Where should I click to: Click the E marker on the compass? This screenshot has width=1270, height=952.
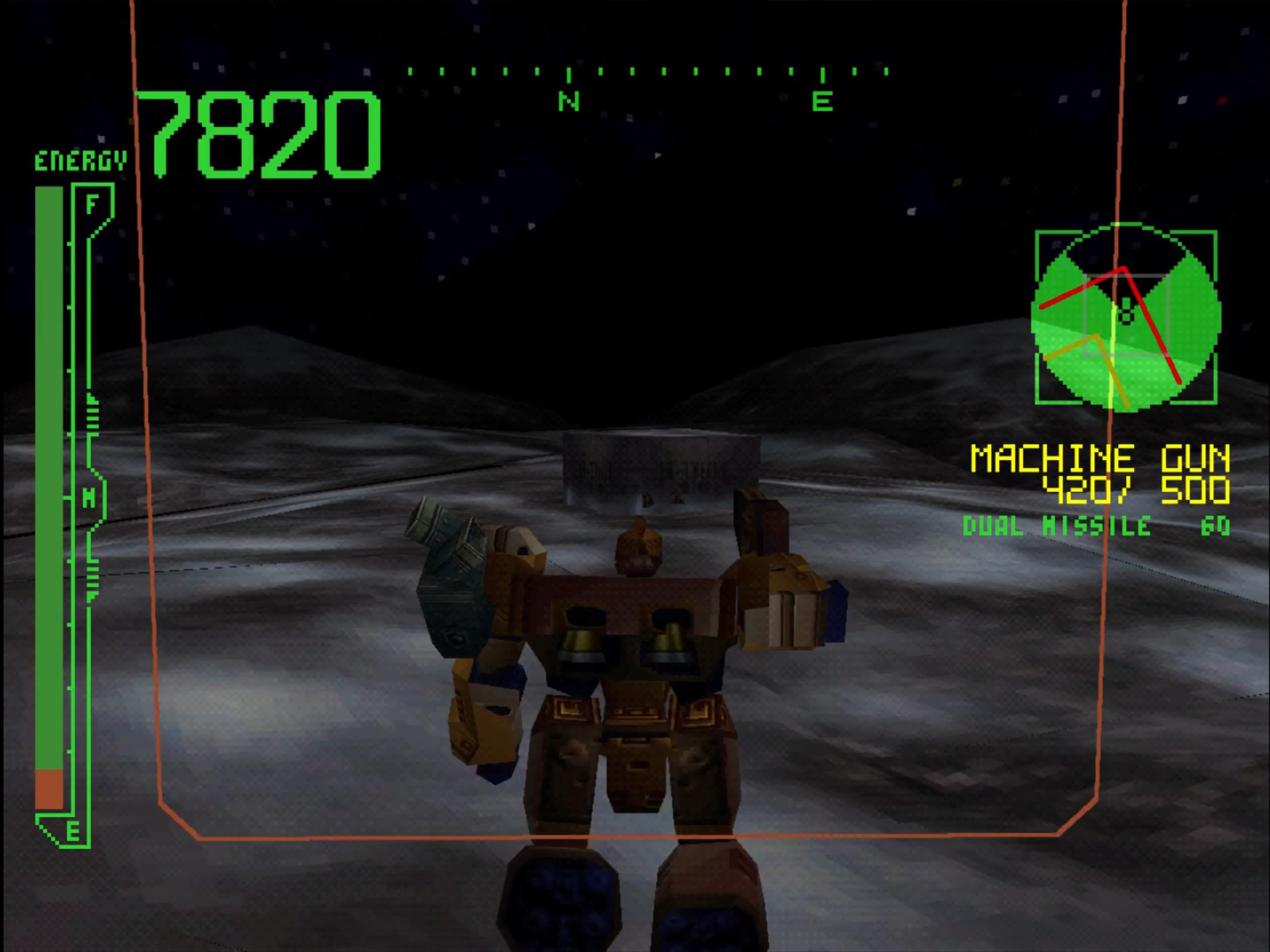(x=822, y=101)
